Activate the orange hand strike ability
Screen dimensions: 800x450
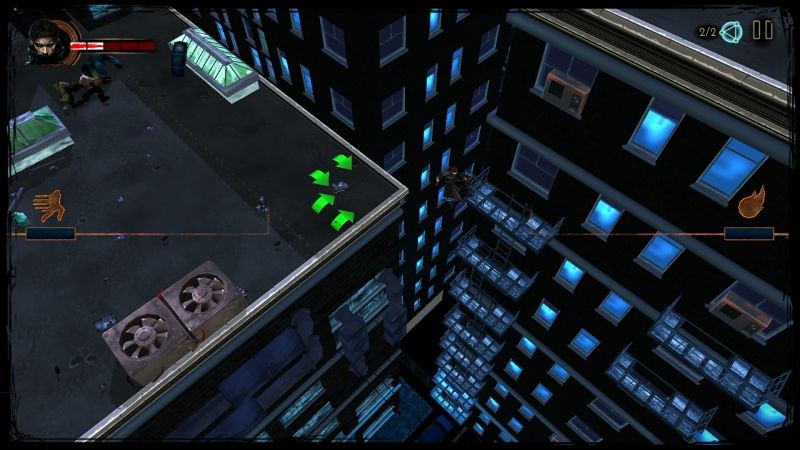48,206
